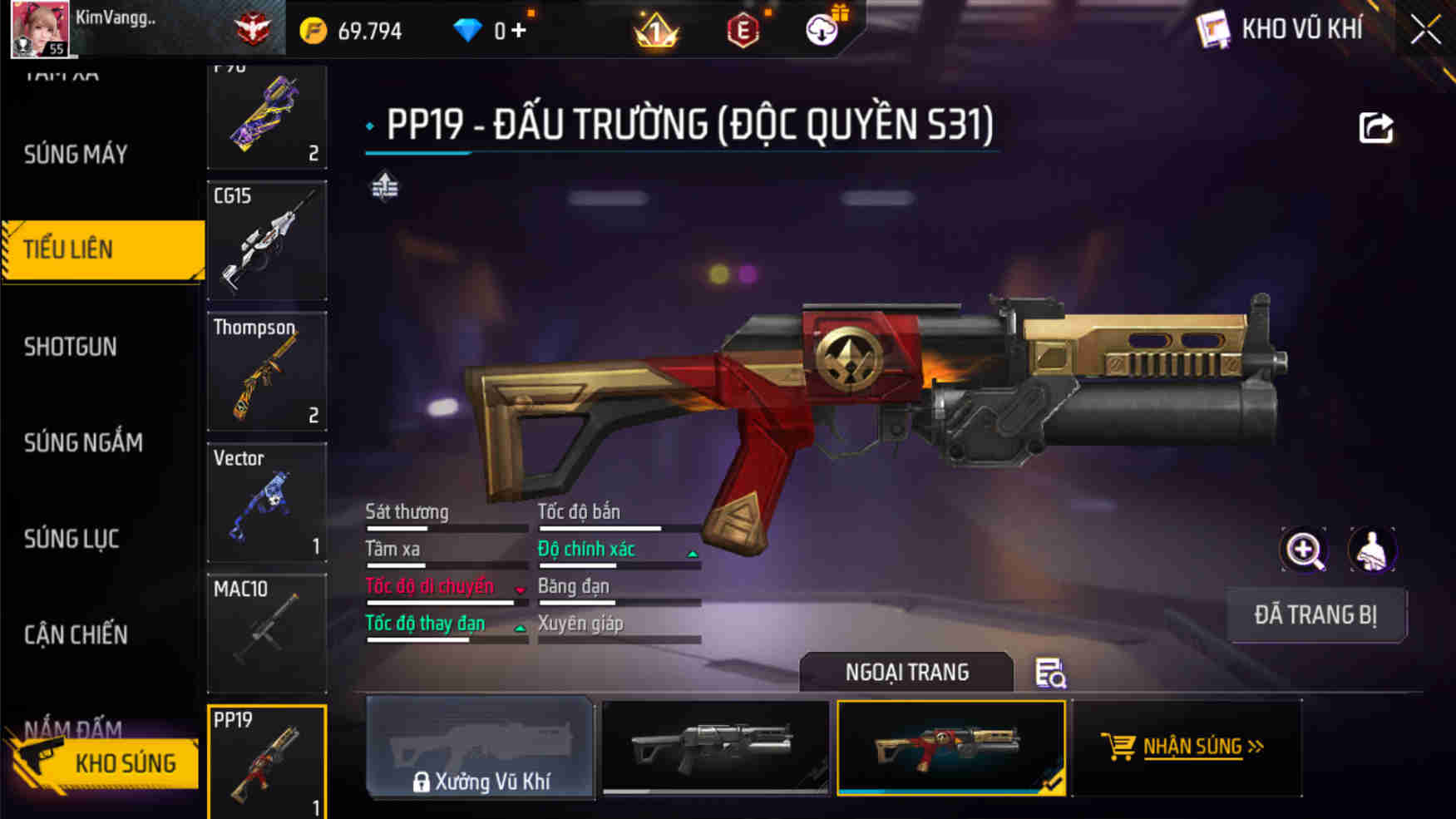Click the shopping cart beside NHẬN SÚNG
Viewport: 1456px width, 819px height.
(1118, 746)
